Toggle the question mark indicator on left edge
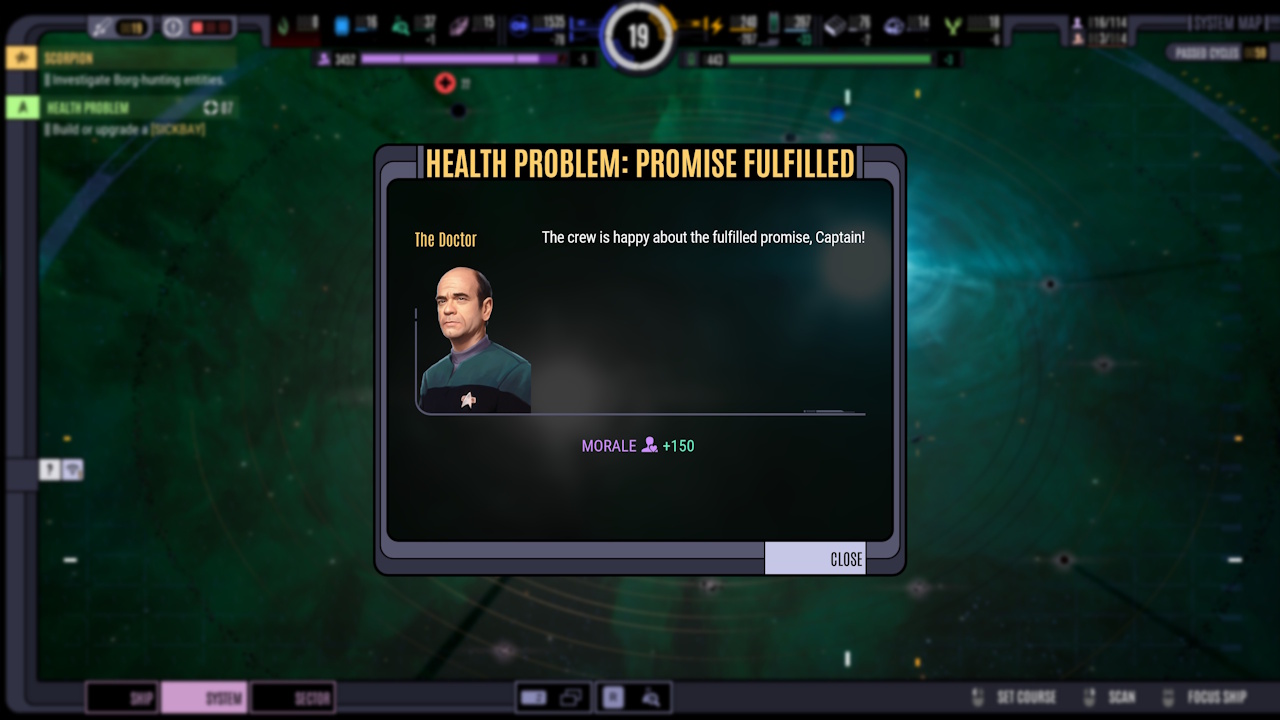Viewport: 1280px width, 720px height. [47, 469]
